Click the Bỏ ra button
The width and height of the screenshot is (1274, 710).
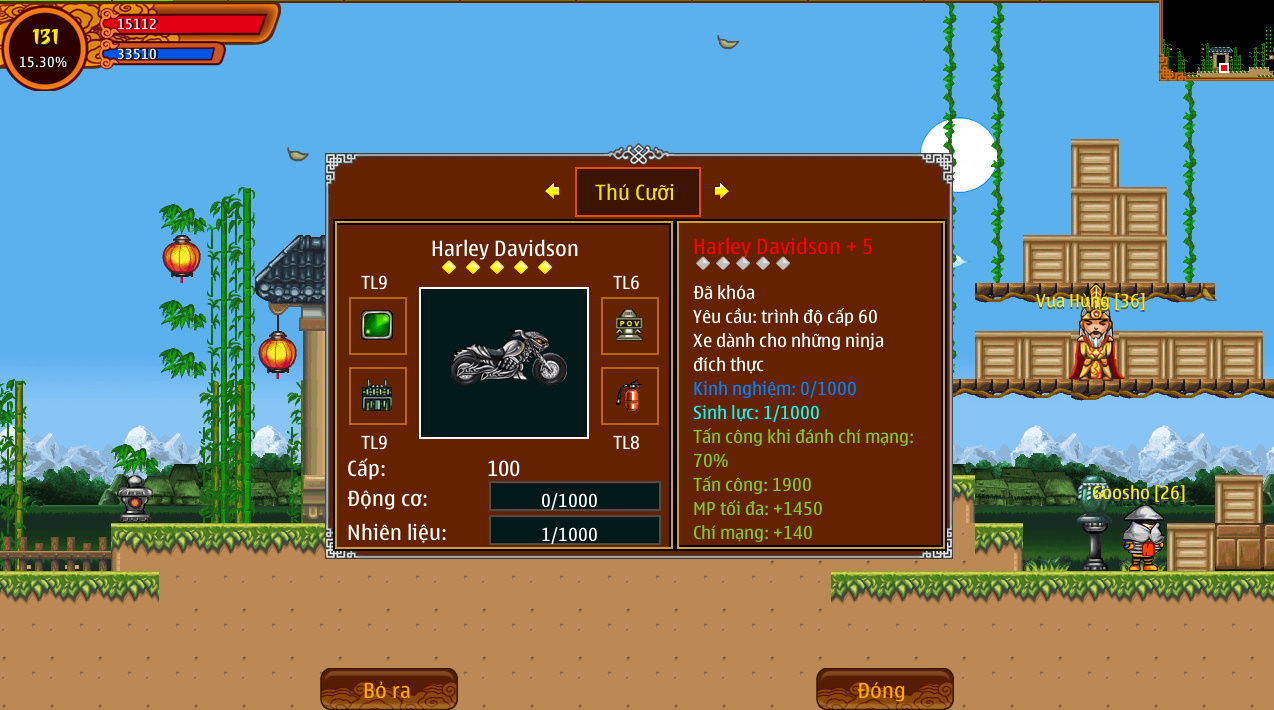click(x=388, y=690)
